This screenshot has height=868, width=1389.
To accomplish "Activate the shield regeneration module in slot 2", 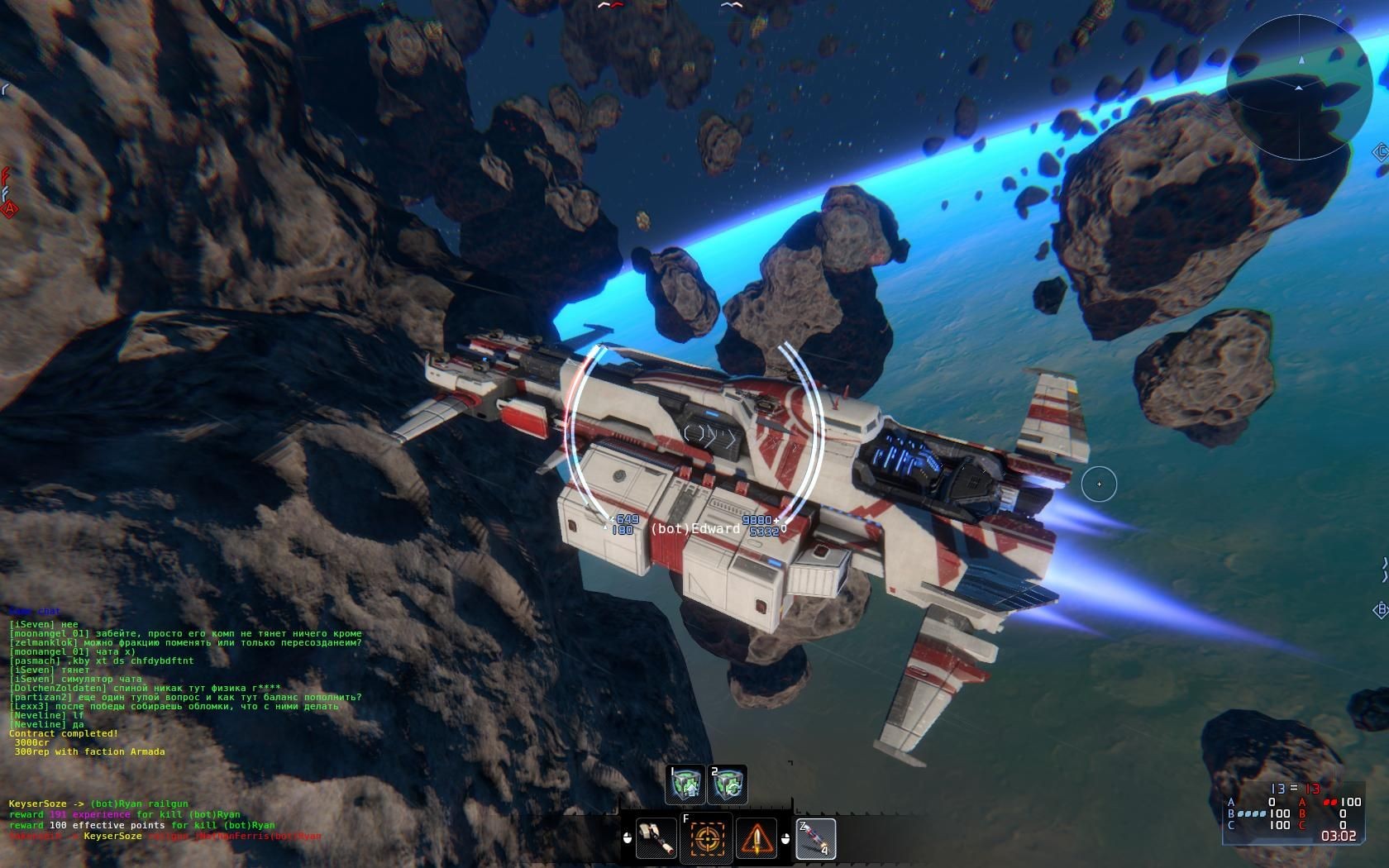I will point(728,785).
